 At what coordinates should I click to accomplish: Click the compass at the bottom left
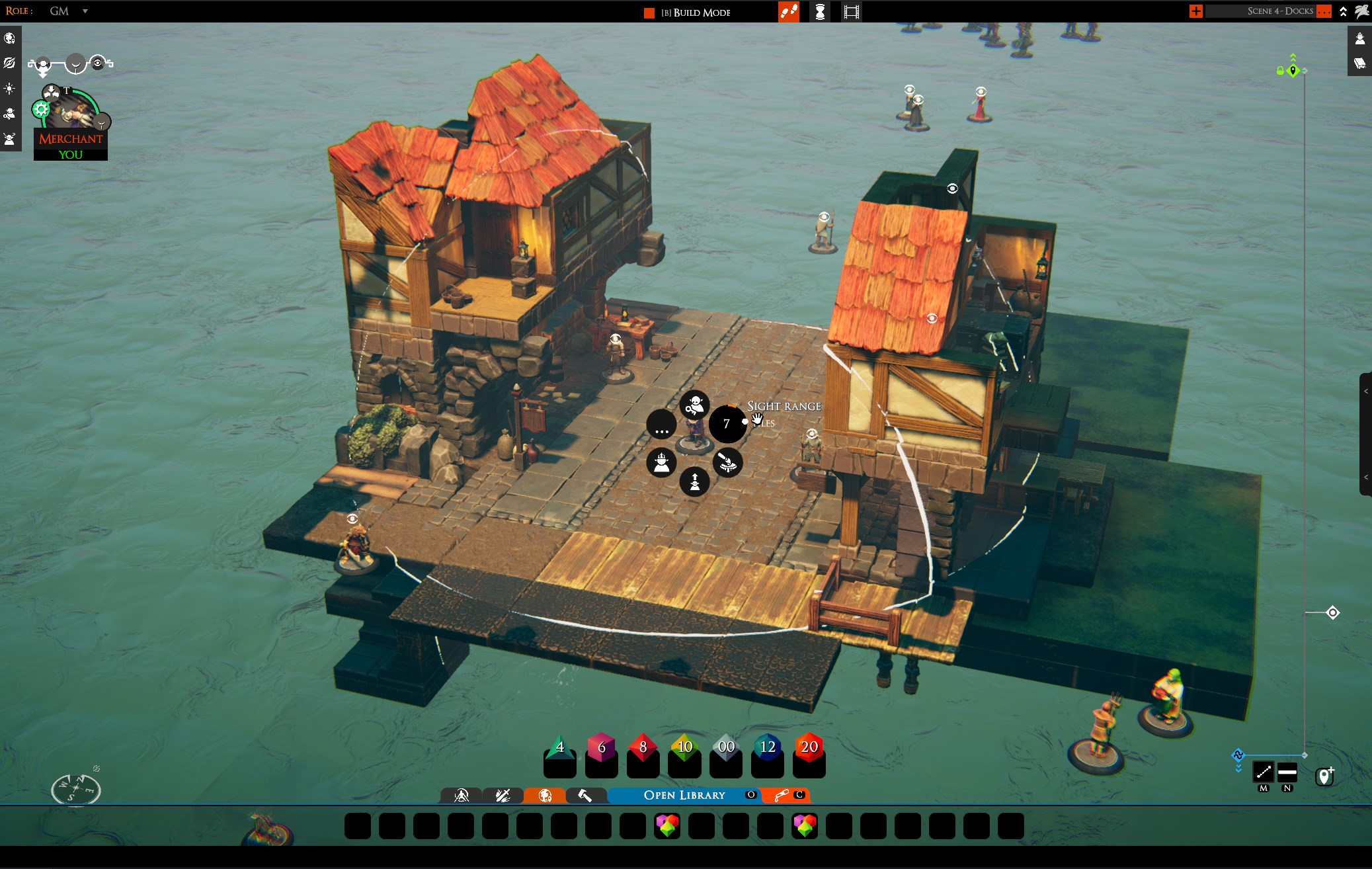pos(75,789)
